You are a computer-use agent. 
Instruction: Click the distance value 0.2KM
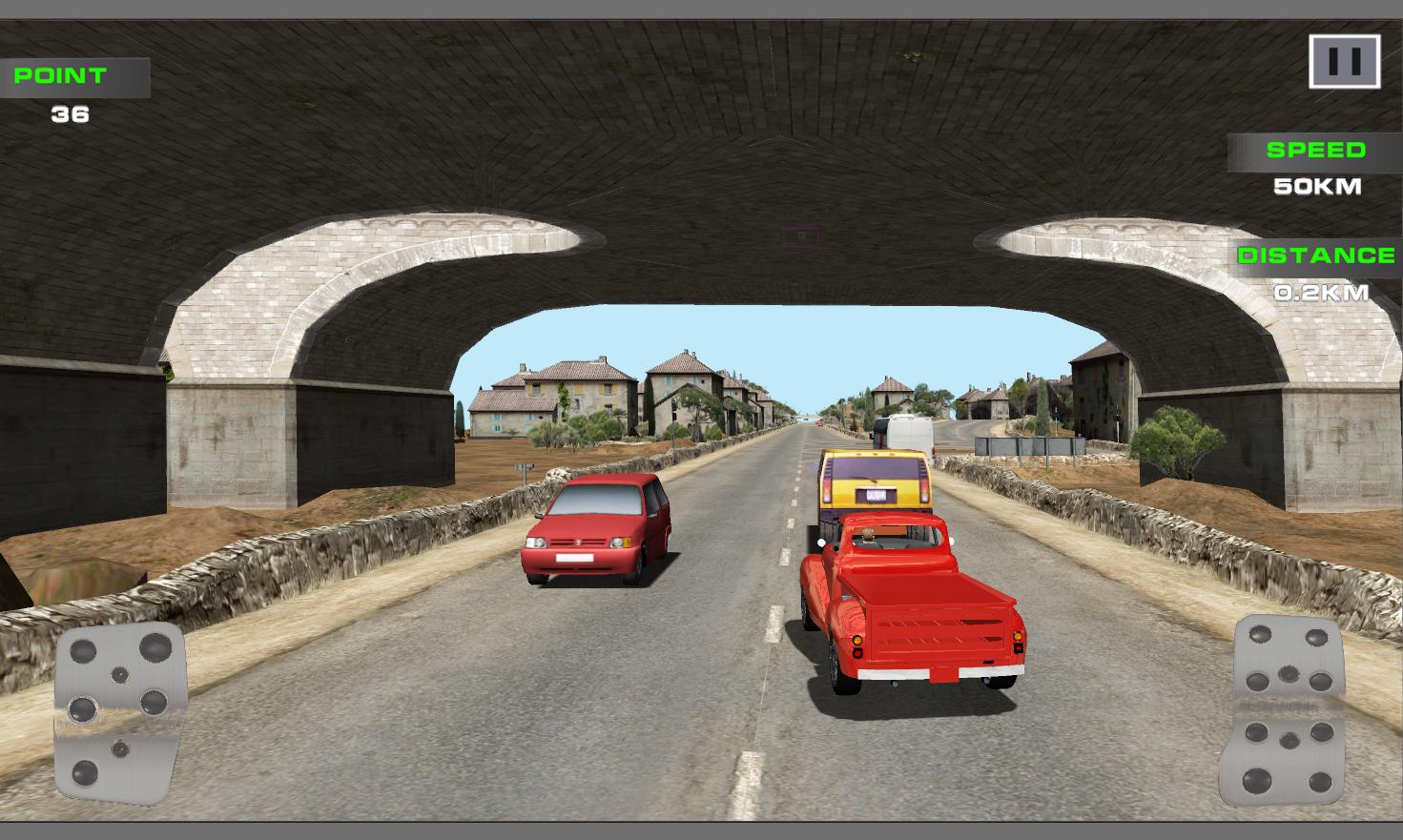click(1320, 292)
